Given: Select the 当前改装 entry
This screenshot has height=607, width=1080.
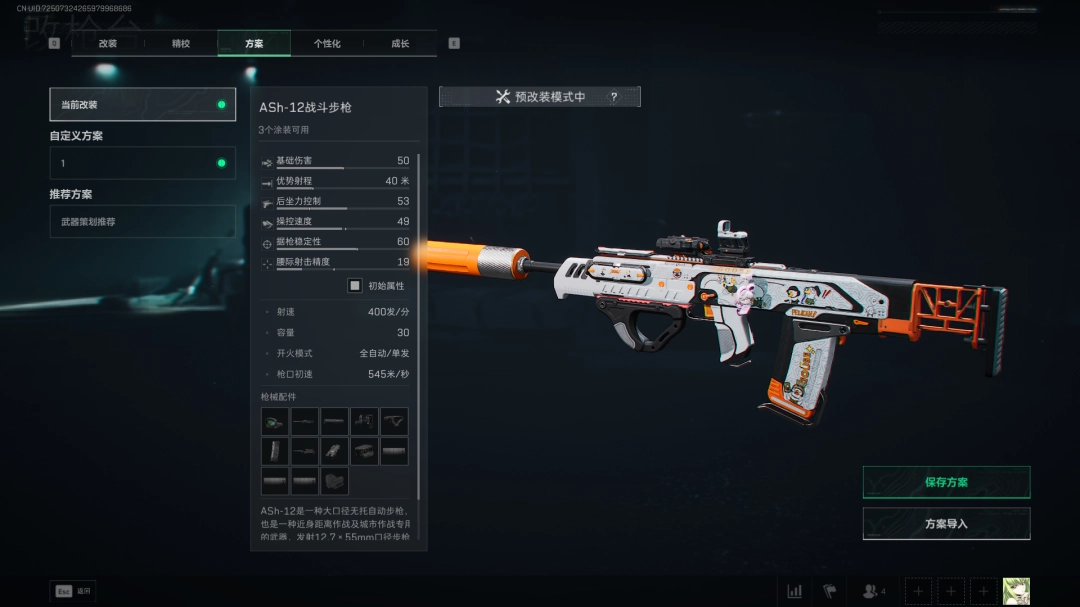Looking at the screenshot, I should [x=143, y=105].
